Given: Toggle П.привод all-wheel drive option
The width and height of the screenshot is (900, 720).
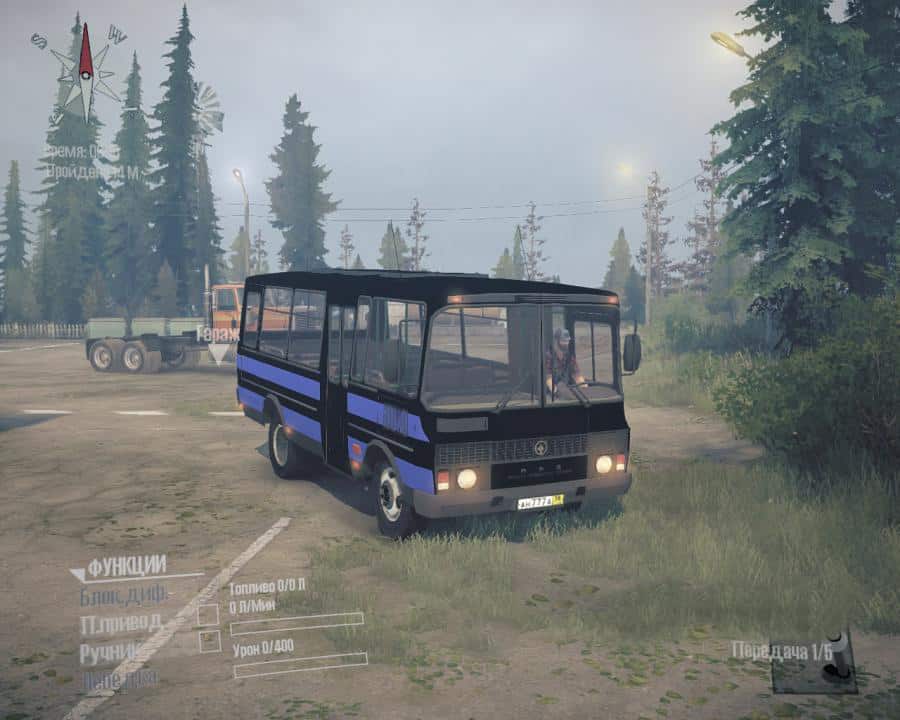Looking at the screenshot, I should coord(120,624).
